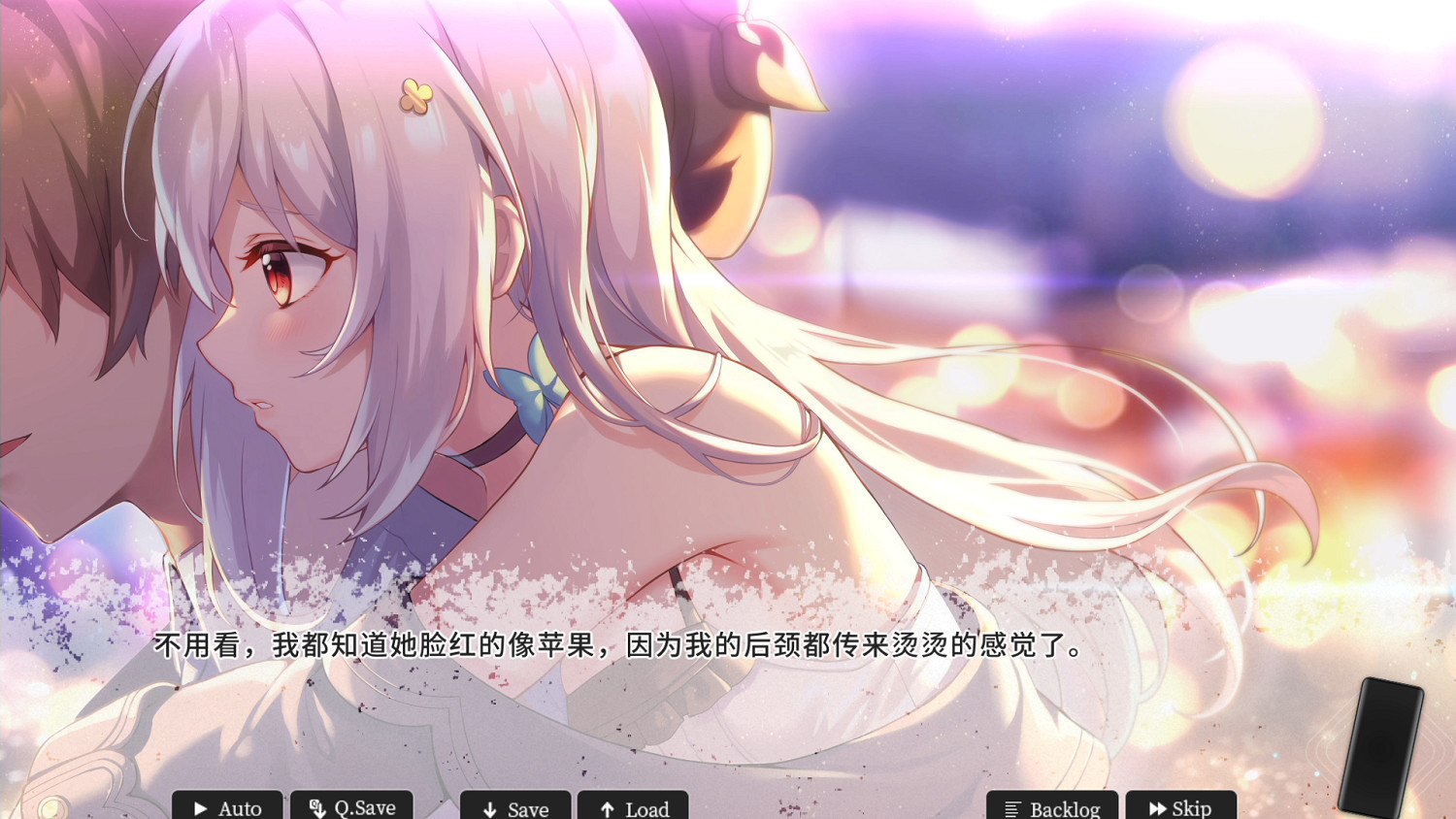
Task: Select the upward arrow Load icon
Action: [608, 808]
